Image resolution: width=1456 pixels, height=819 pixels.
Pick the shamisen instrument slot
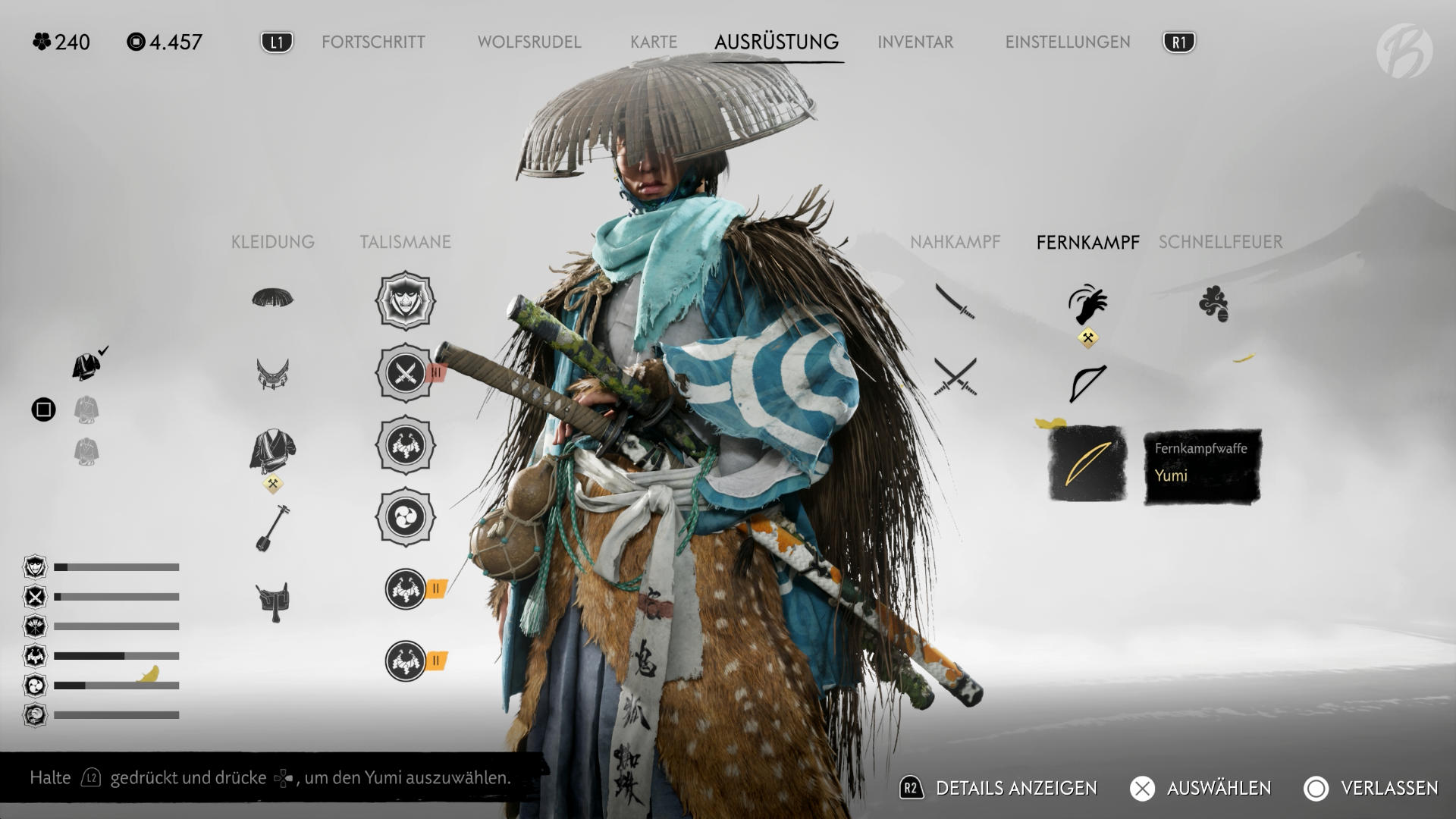point(272,528)
